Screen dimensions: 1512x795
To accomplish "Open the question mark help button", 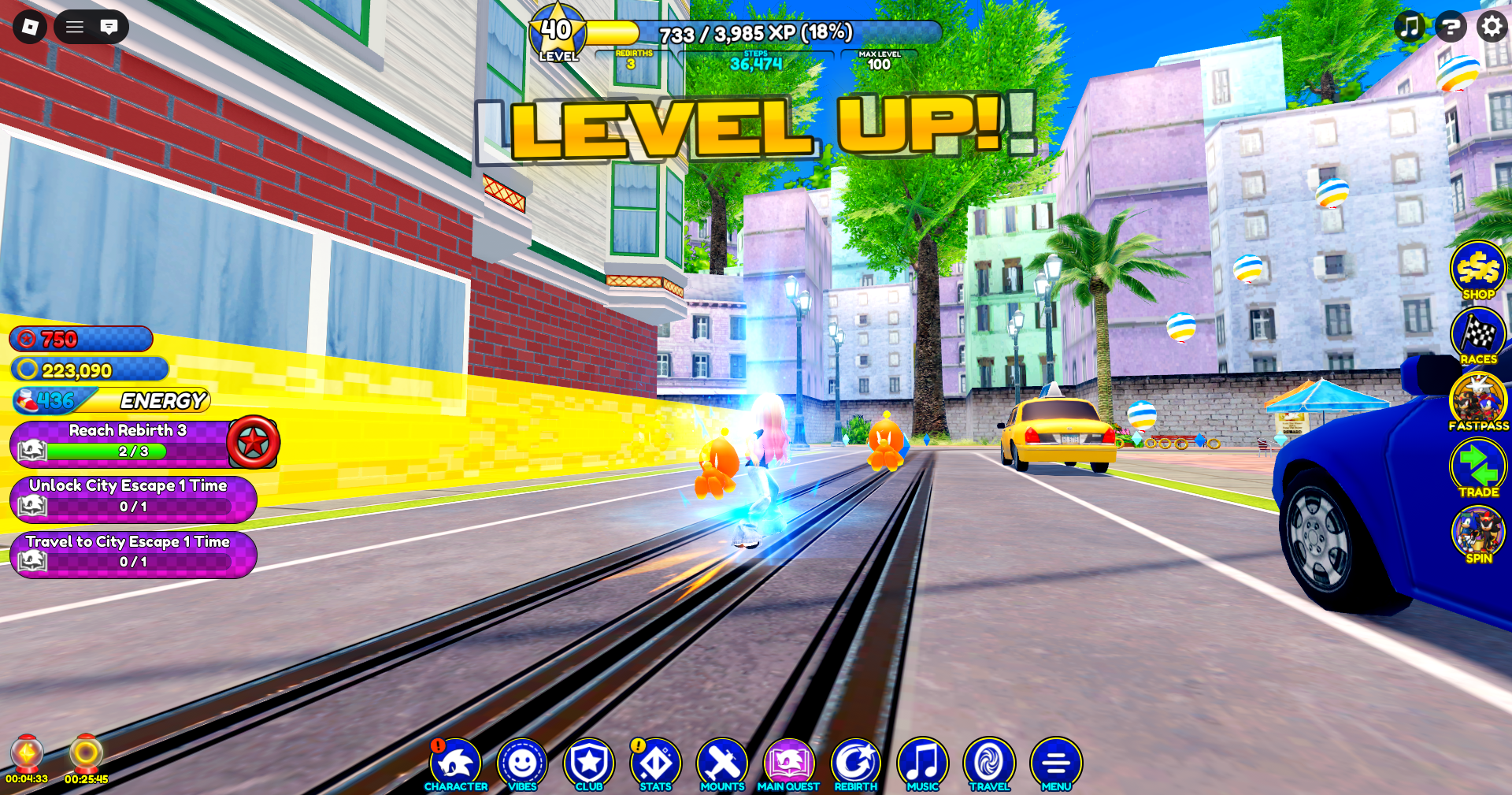I will [x=1450, y=27].
